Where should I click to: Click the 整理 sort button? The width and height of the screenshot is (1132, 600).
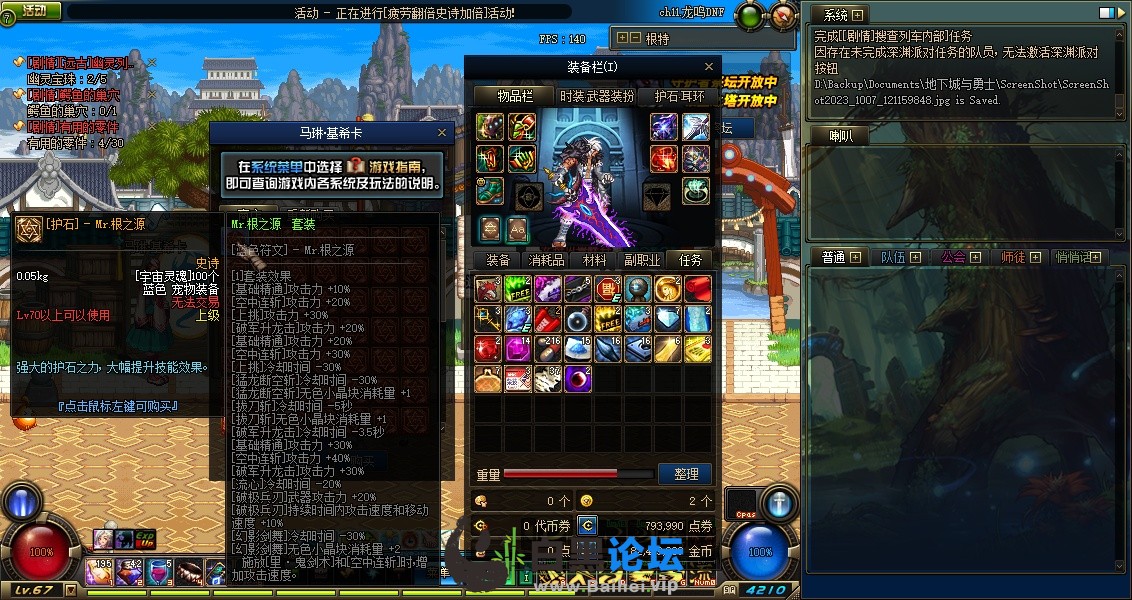685,474
